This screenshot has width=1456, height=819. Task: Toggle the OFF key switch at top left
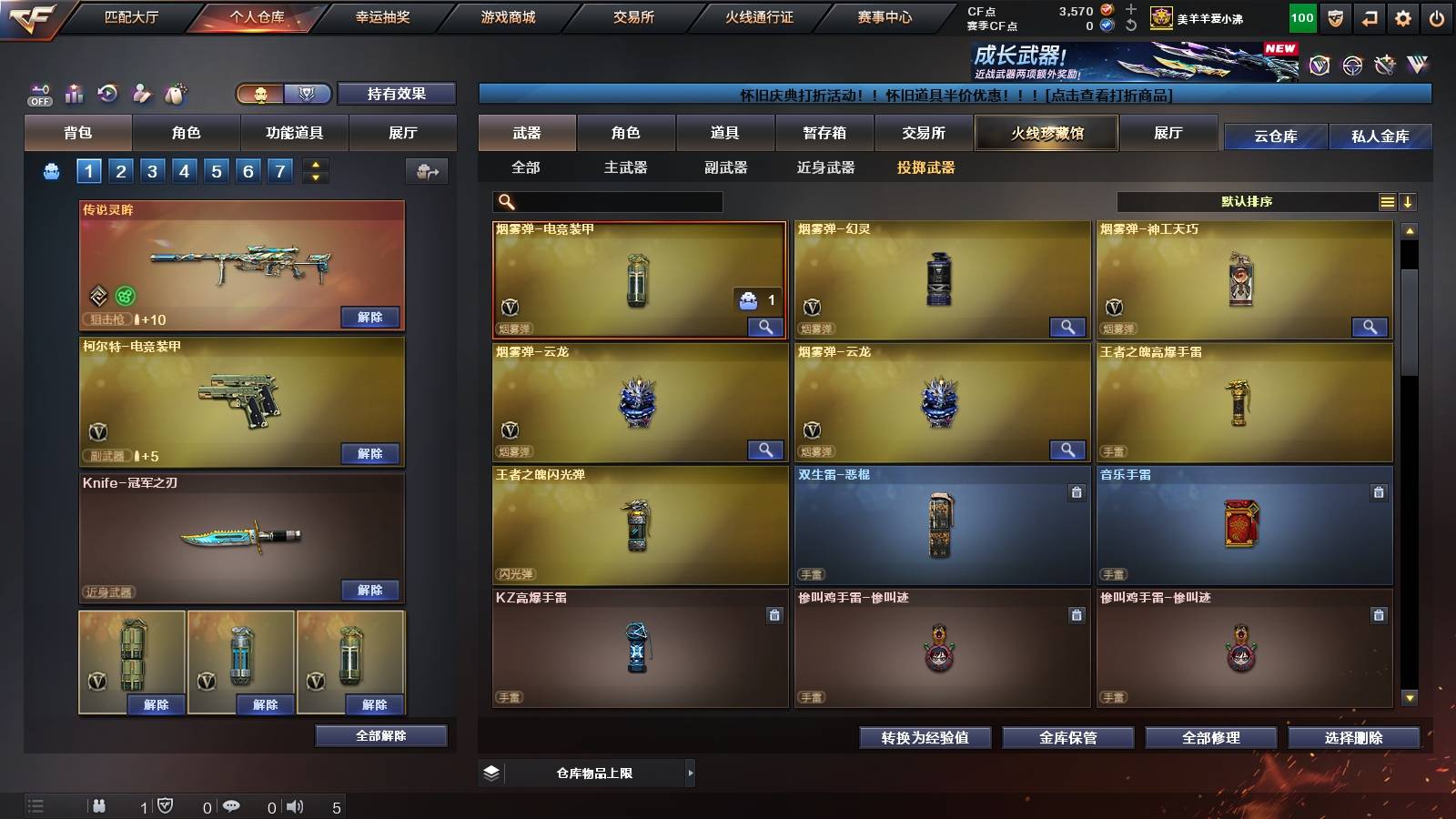click(x=38, y=92)
